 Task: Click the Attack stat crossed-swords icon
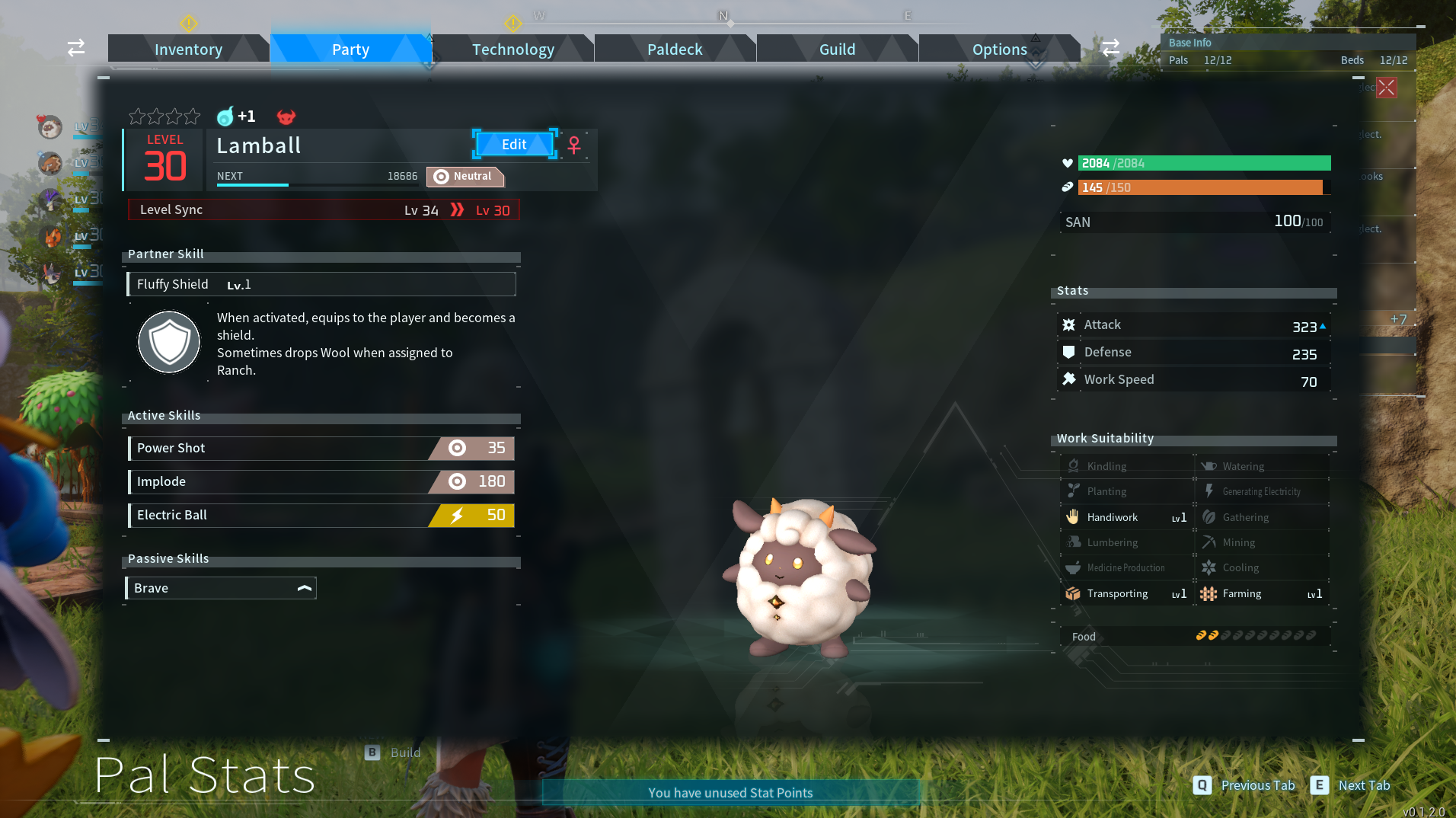pos(1069,324)
